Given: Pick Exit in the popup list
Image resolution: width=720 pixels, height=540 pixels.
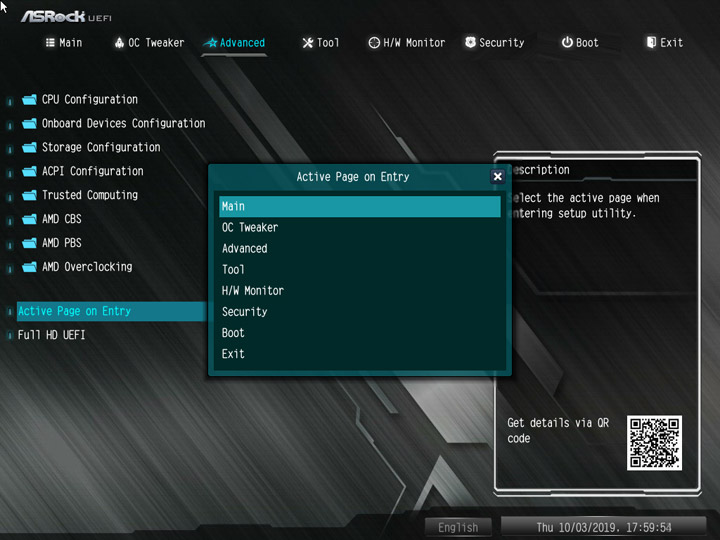Looking at the screenshot, I should pos(359,354).
